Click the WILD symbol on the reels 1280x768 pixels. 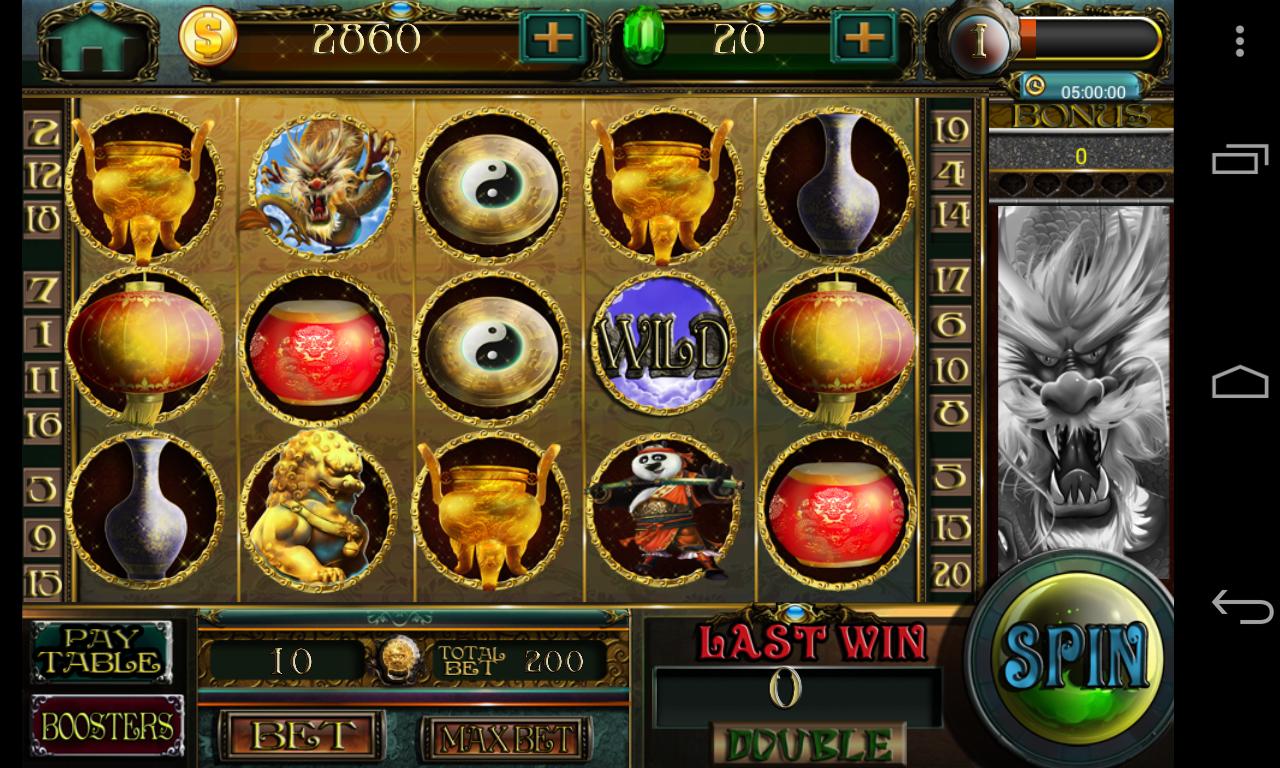point(660,343)
